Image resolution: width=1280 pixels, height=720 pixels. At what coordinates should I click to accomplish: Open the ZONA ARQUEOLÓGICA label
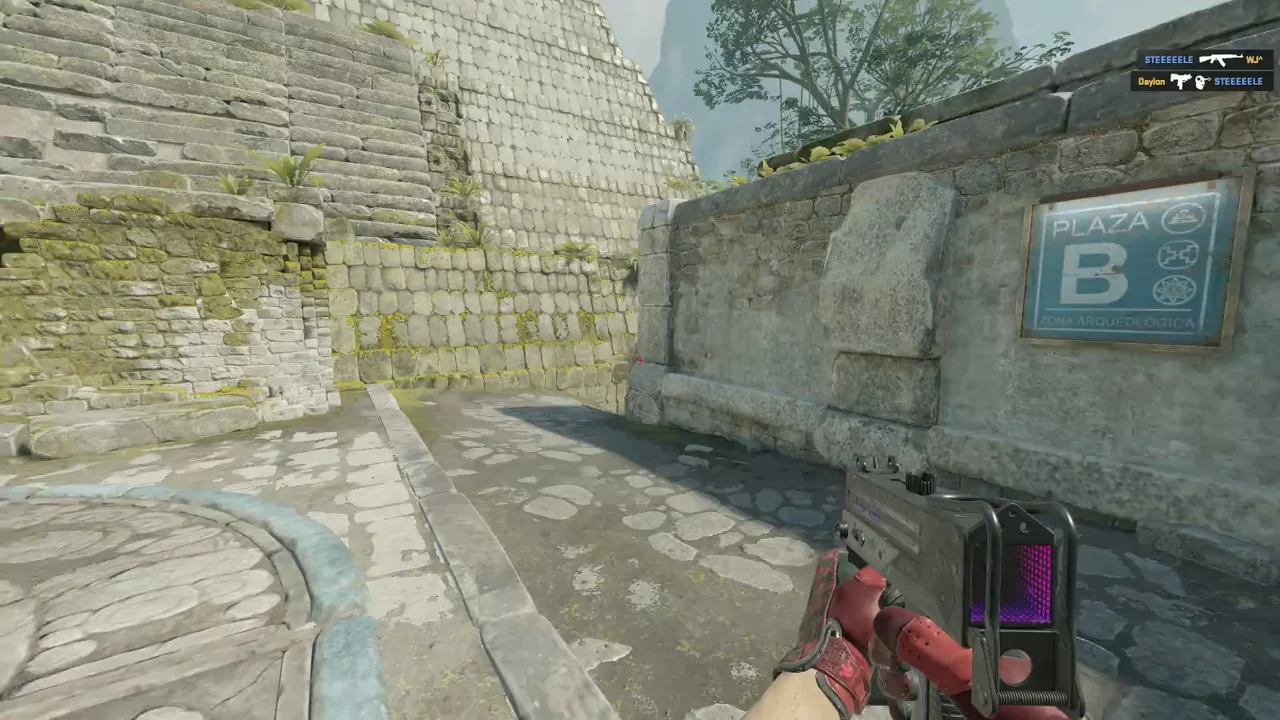pyautogui.click(x=1117, y=320)
